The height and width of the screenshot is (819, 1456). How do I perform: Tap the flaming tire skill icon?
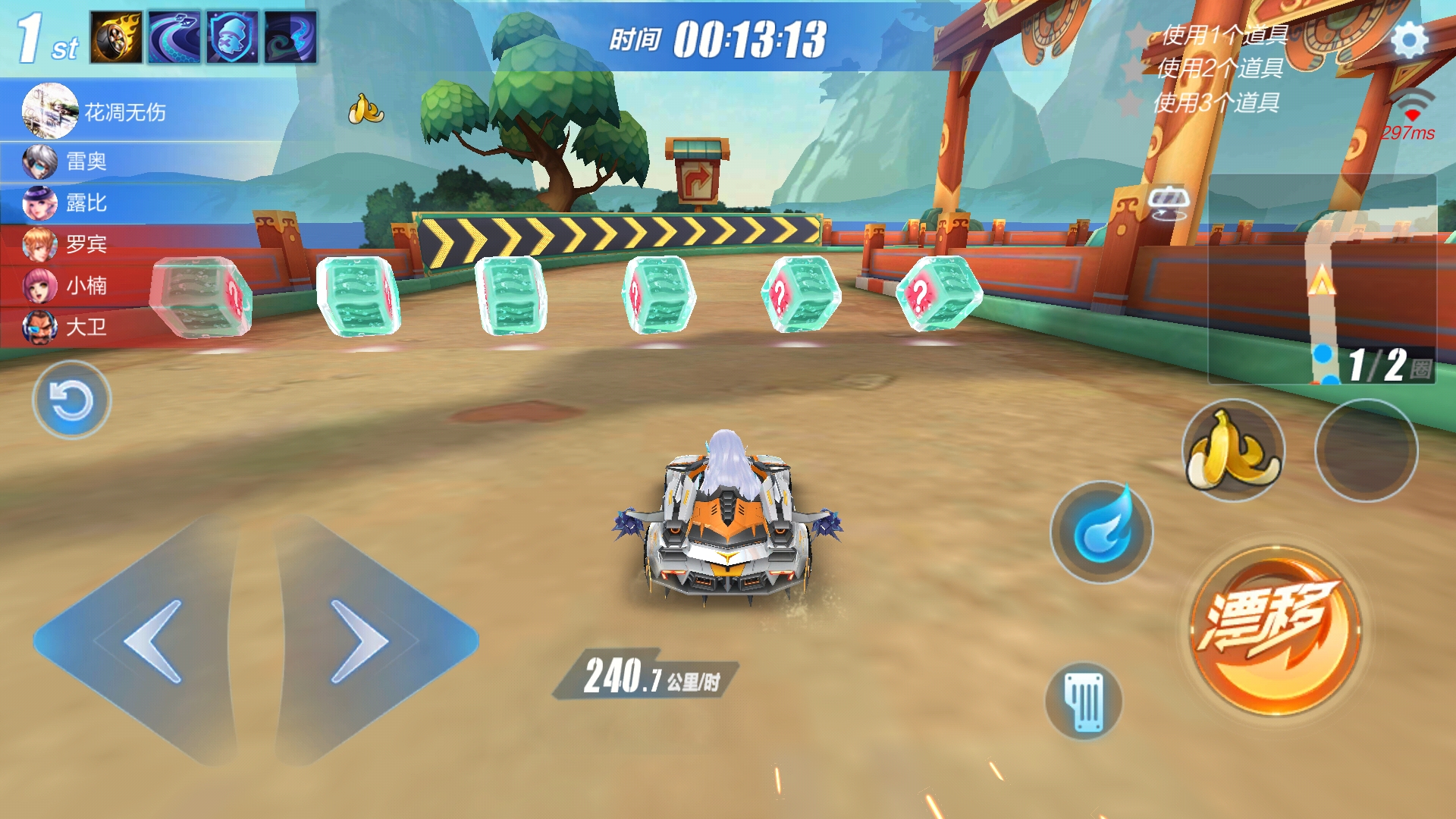[116, 37]
